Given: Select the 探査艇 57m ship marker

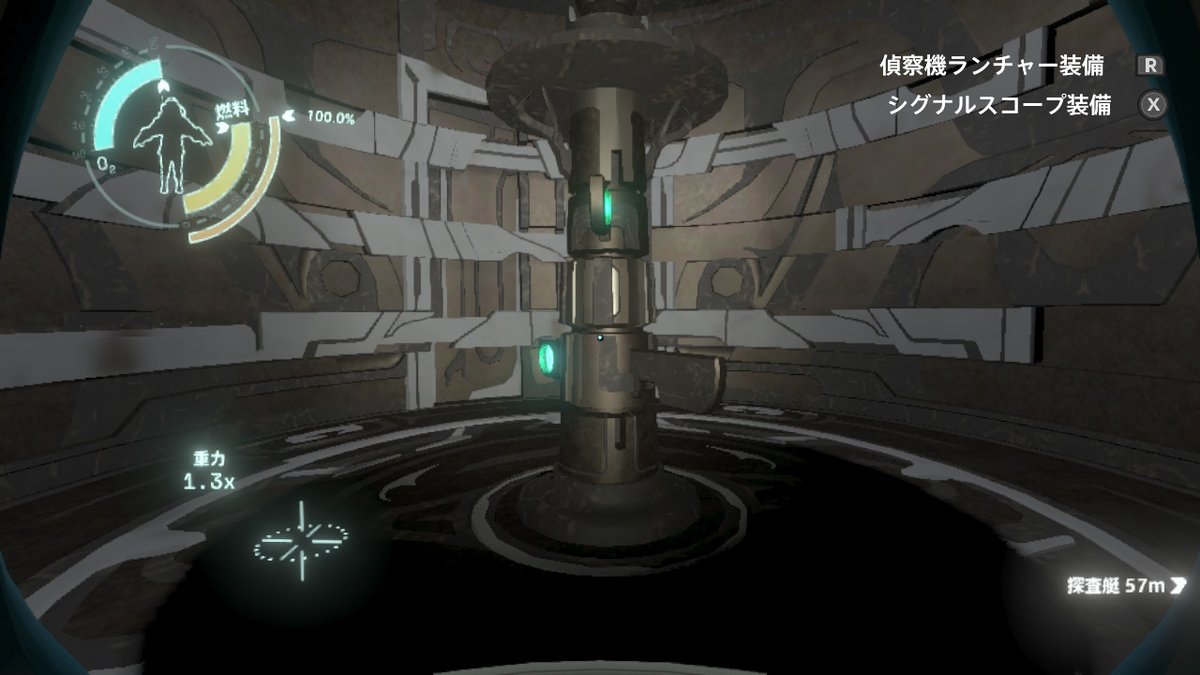Looking at the screenshot, I should point(1126,585).
